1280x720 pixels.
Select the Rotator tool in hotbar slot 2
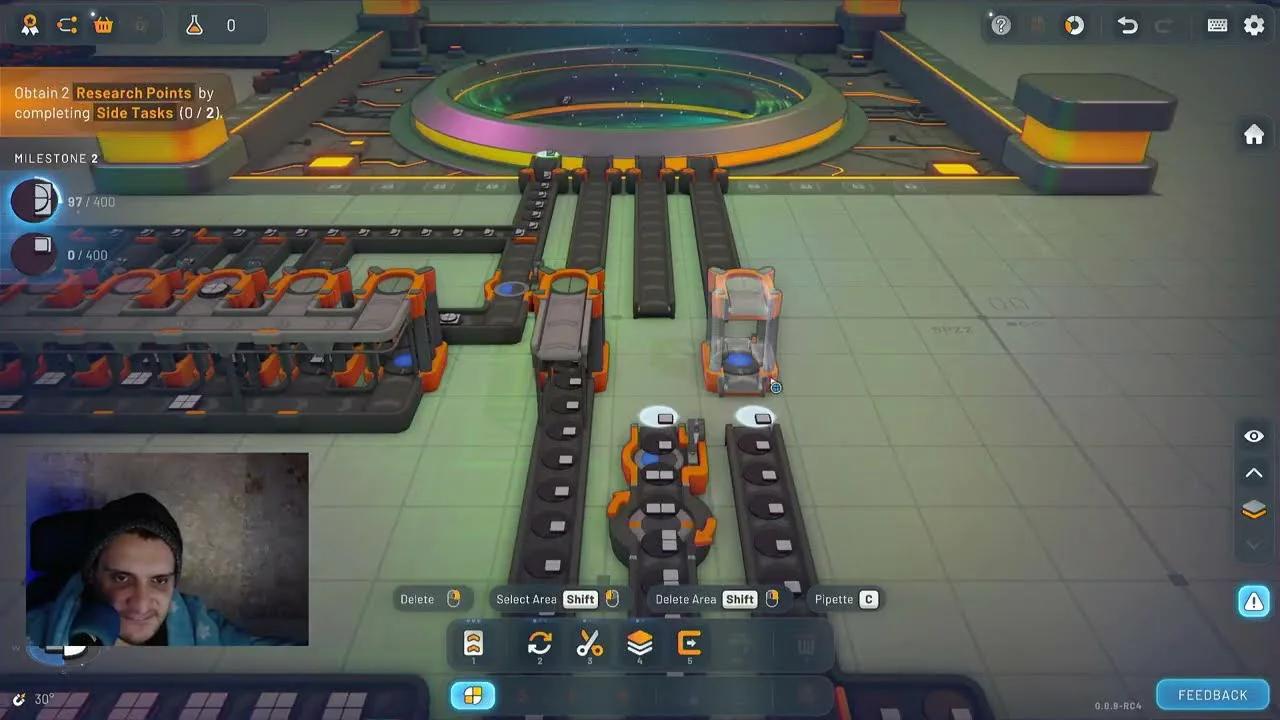pyautogui.click(x=538, y=644)
